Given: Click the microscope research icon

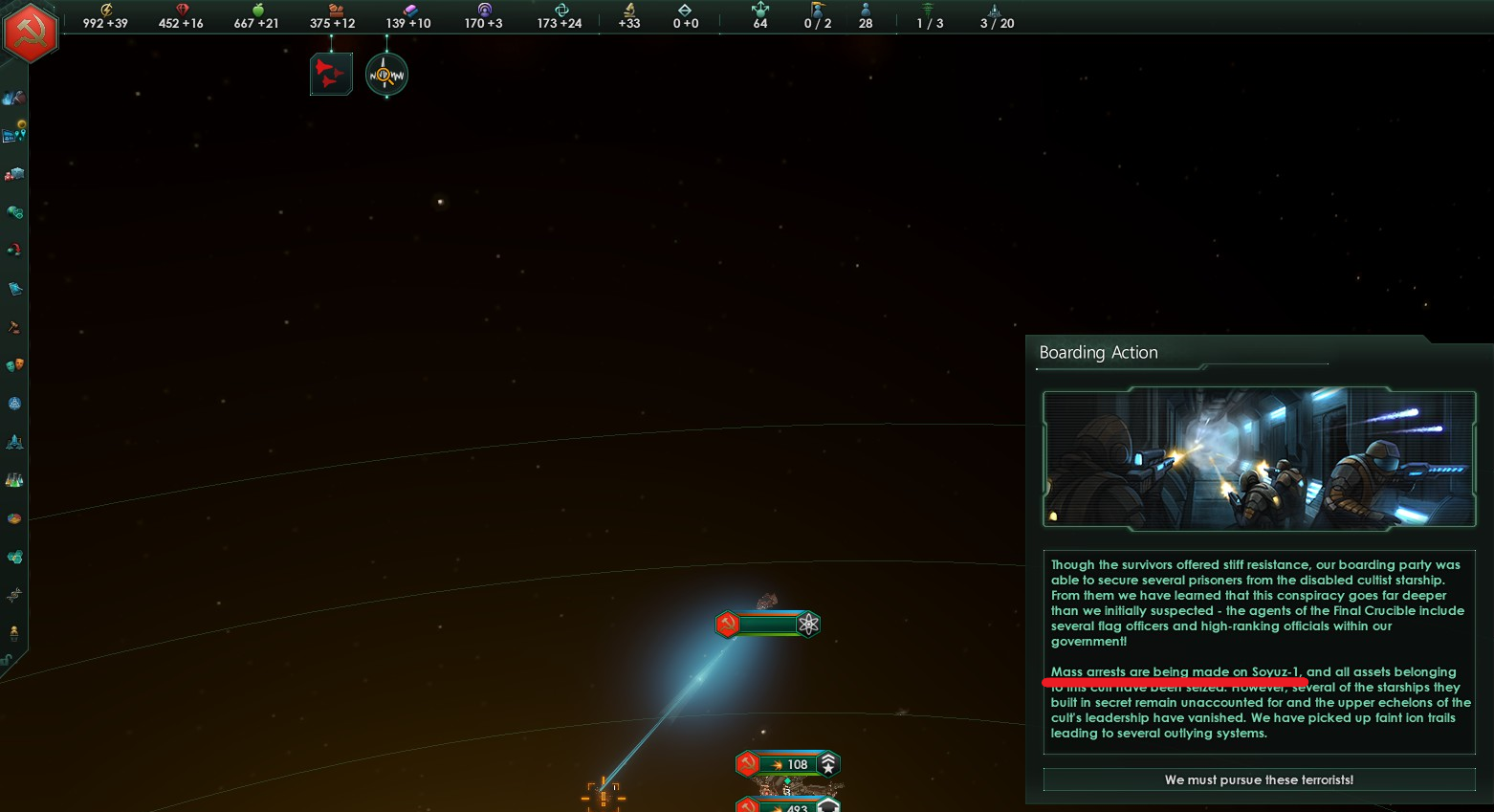Looking at the screenshot, I should [629, 10].
